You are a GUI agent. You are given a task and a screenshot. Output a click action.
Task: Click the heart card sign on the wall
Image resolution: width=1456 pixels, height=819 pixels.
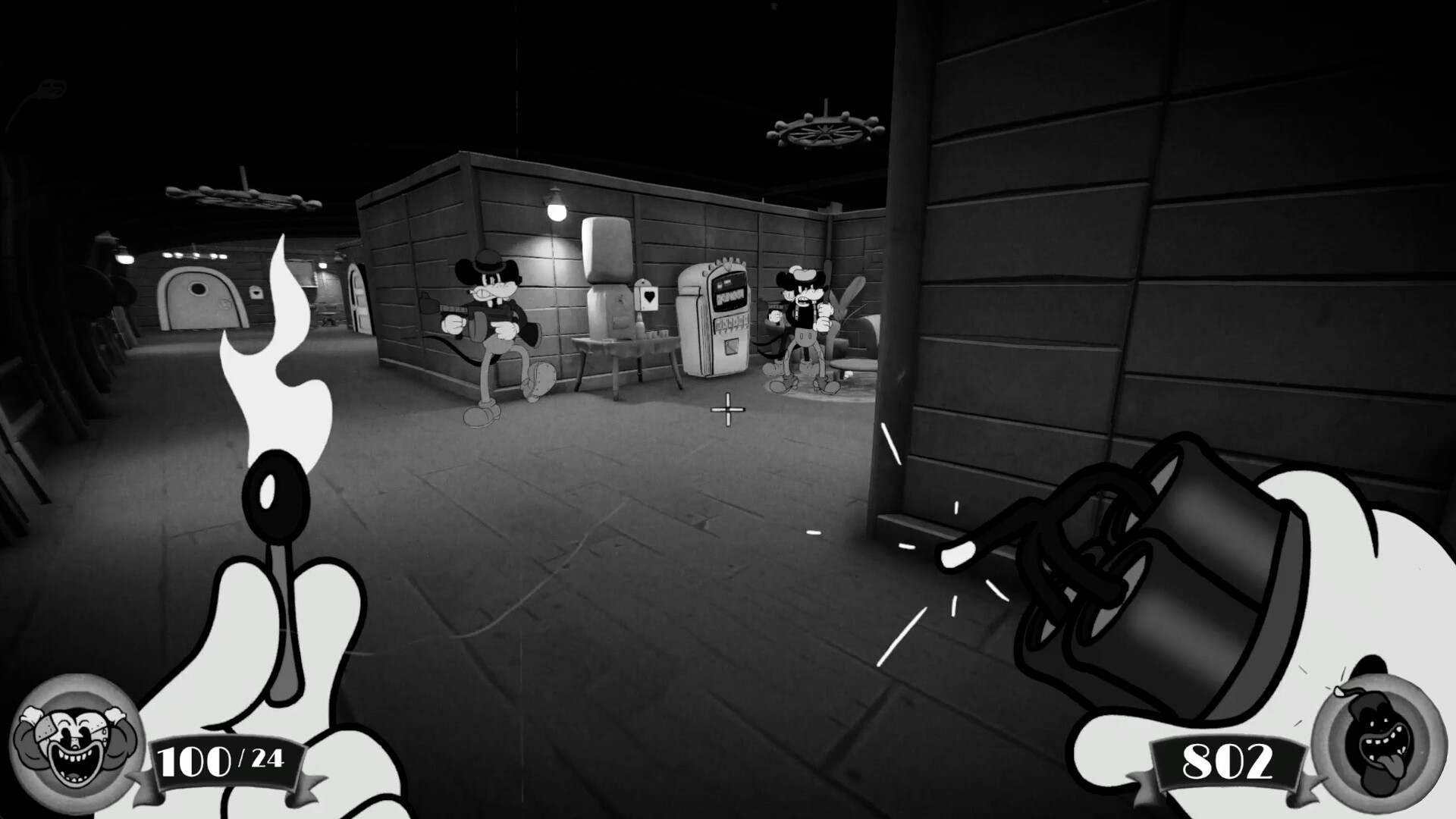click(649, 297)
